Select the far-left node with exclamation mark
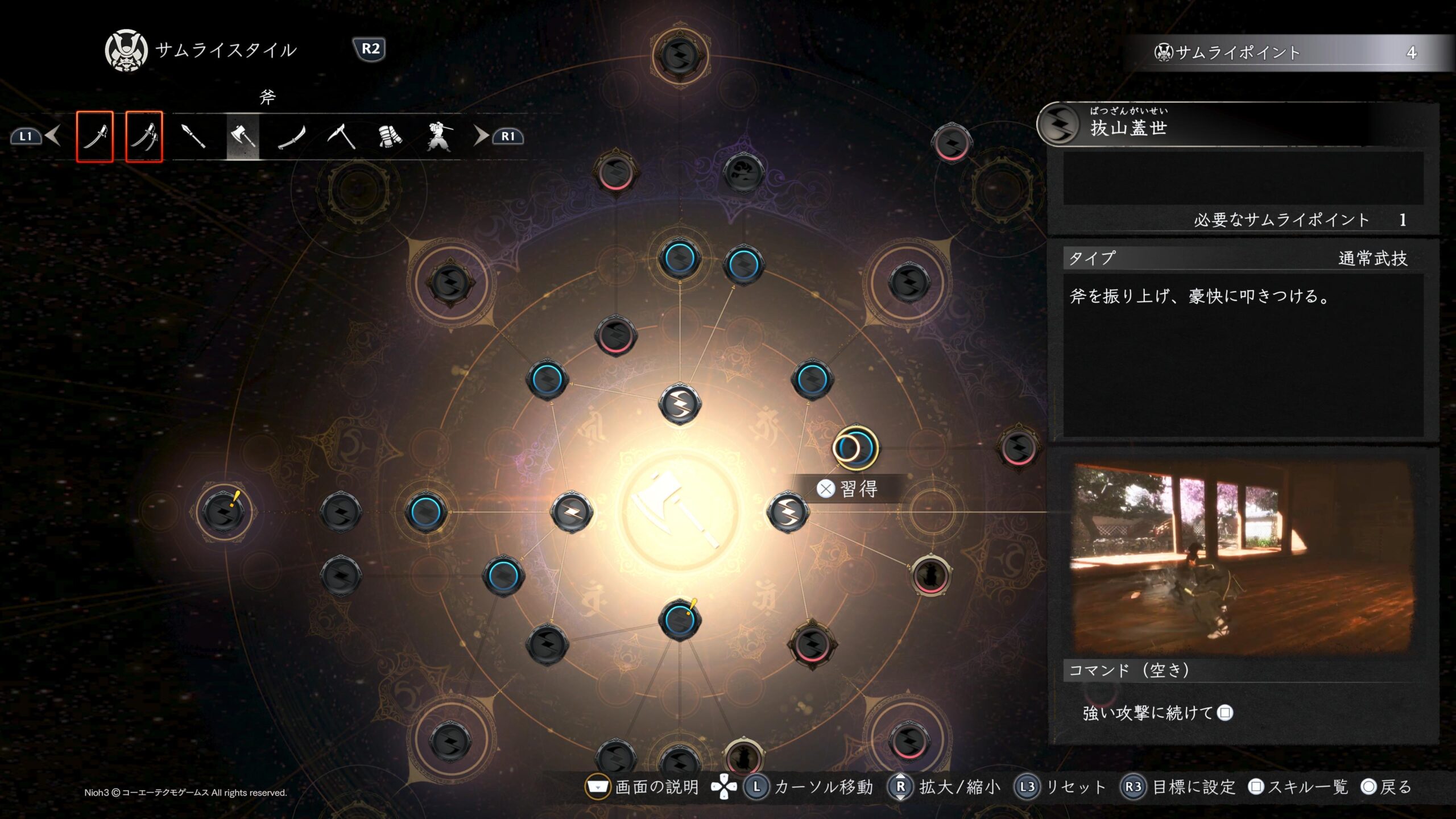Viewport: 1456px width, 819px height. click(x=224, y=512)
